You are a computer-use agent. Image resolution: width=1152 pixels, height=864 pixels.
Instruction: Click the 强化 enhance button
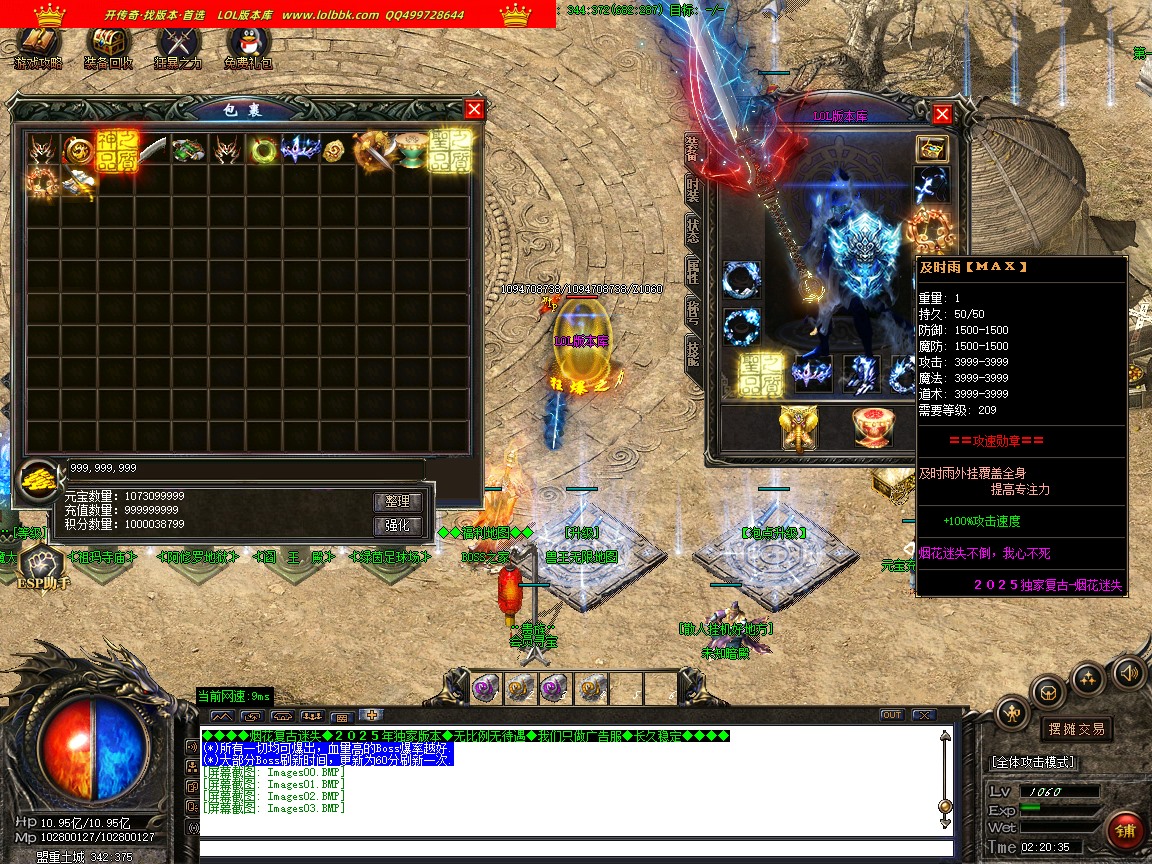tap(398, 526)
